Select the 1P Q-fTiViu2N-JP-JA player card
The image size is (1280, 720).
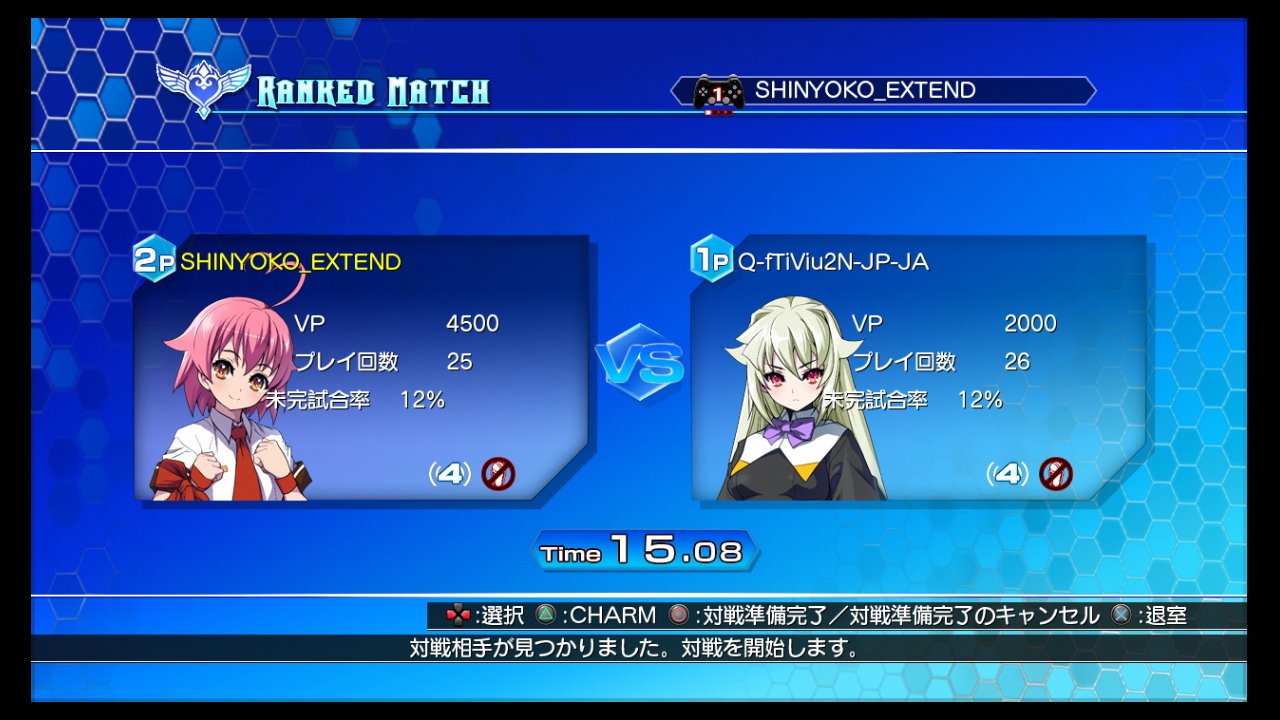[x=918, y=368]
